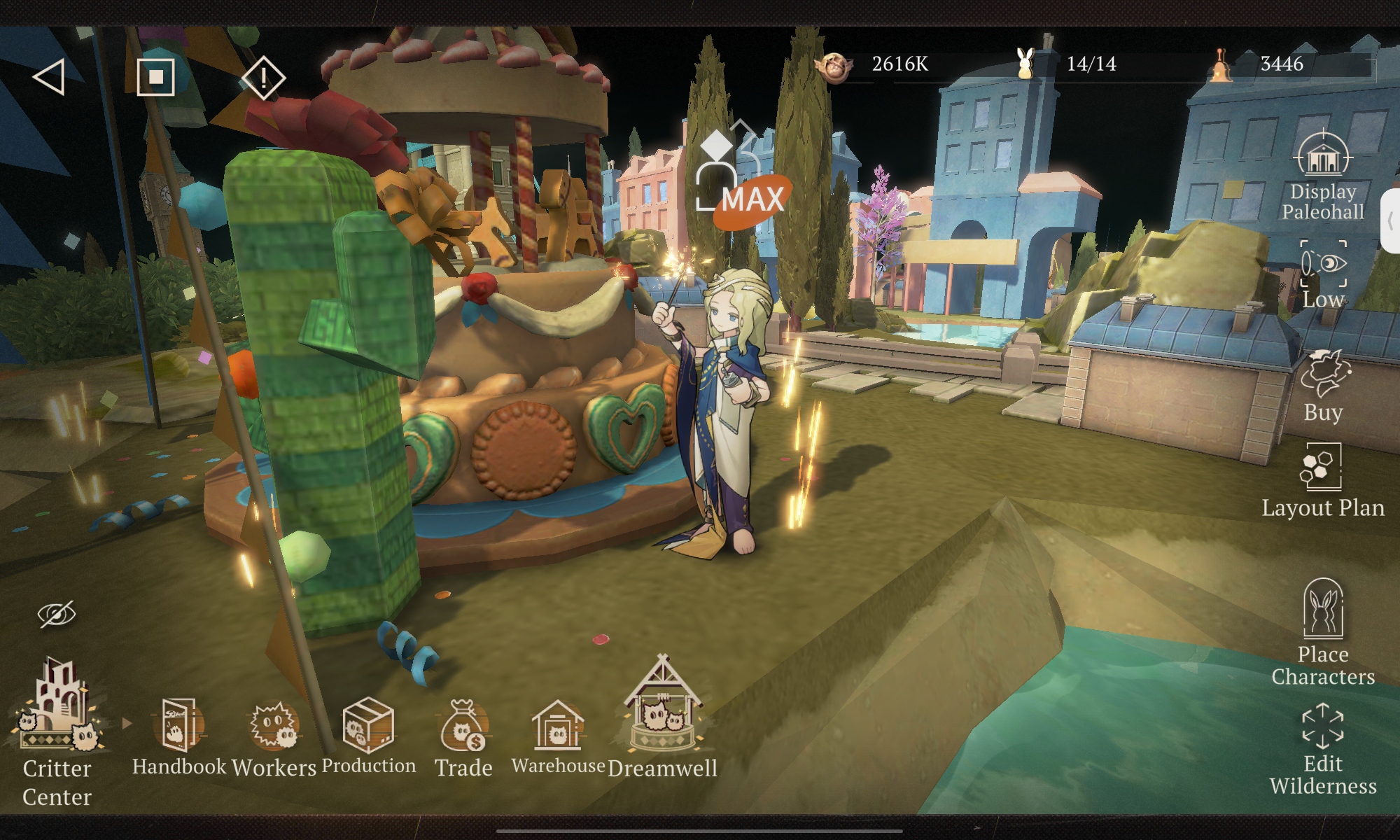The width and height of the screenshot is (1400, 840).
Task: Open the critter Handbook
Action: coord(179,736)
